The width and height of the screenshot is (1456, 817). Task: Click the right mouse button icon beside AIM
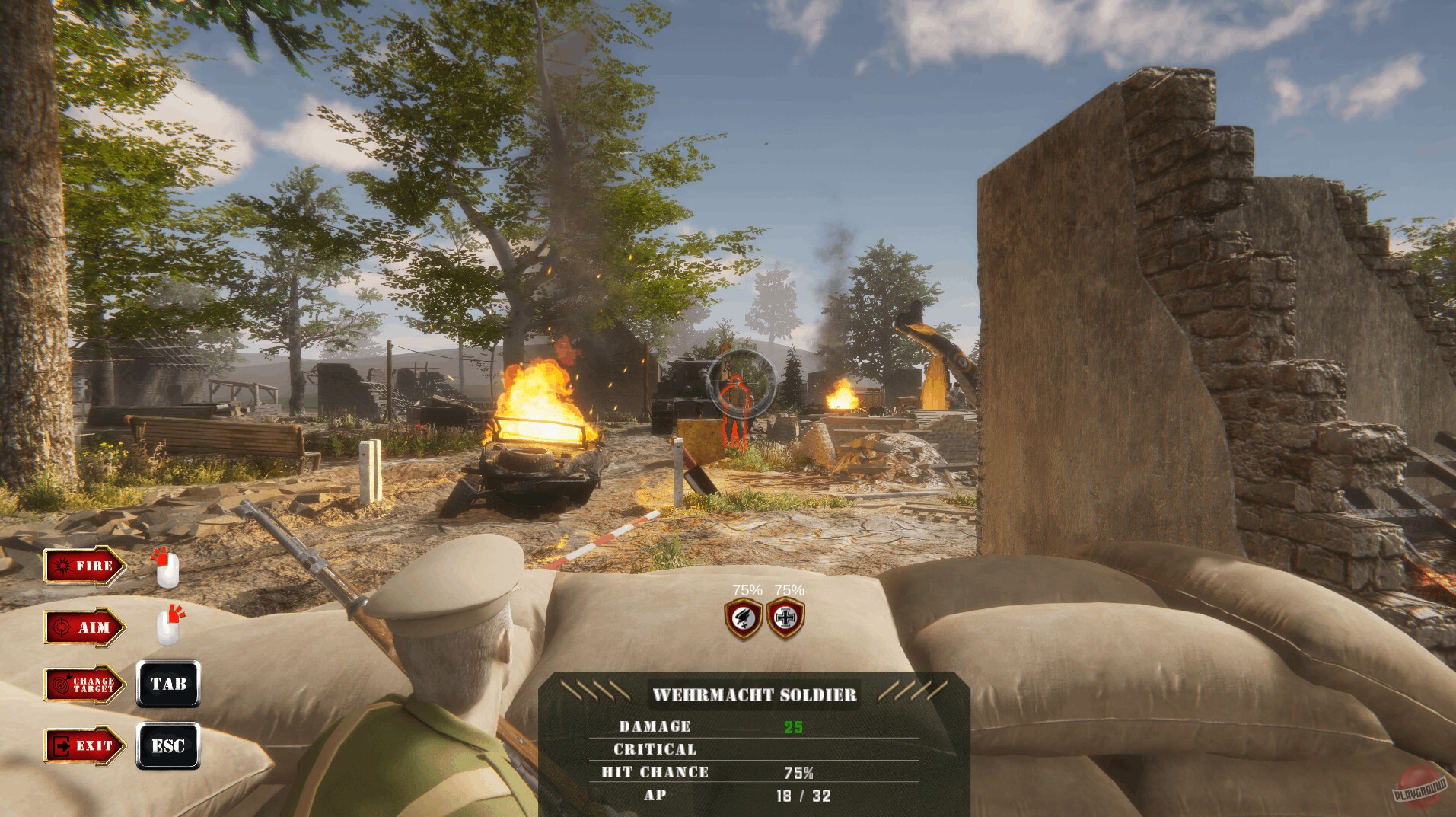click(x=169, y=627)
